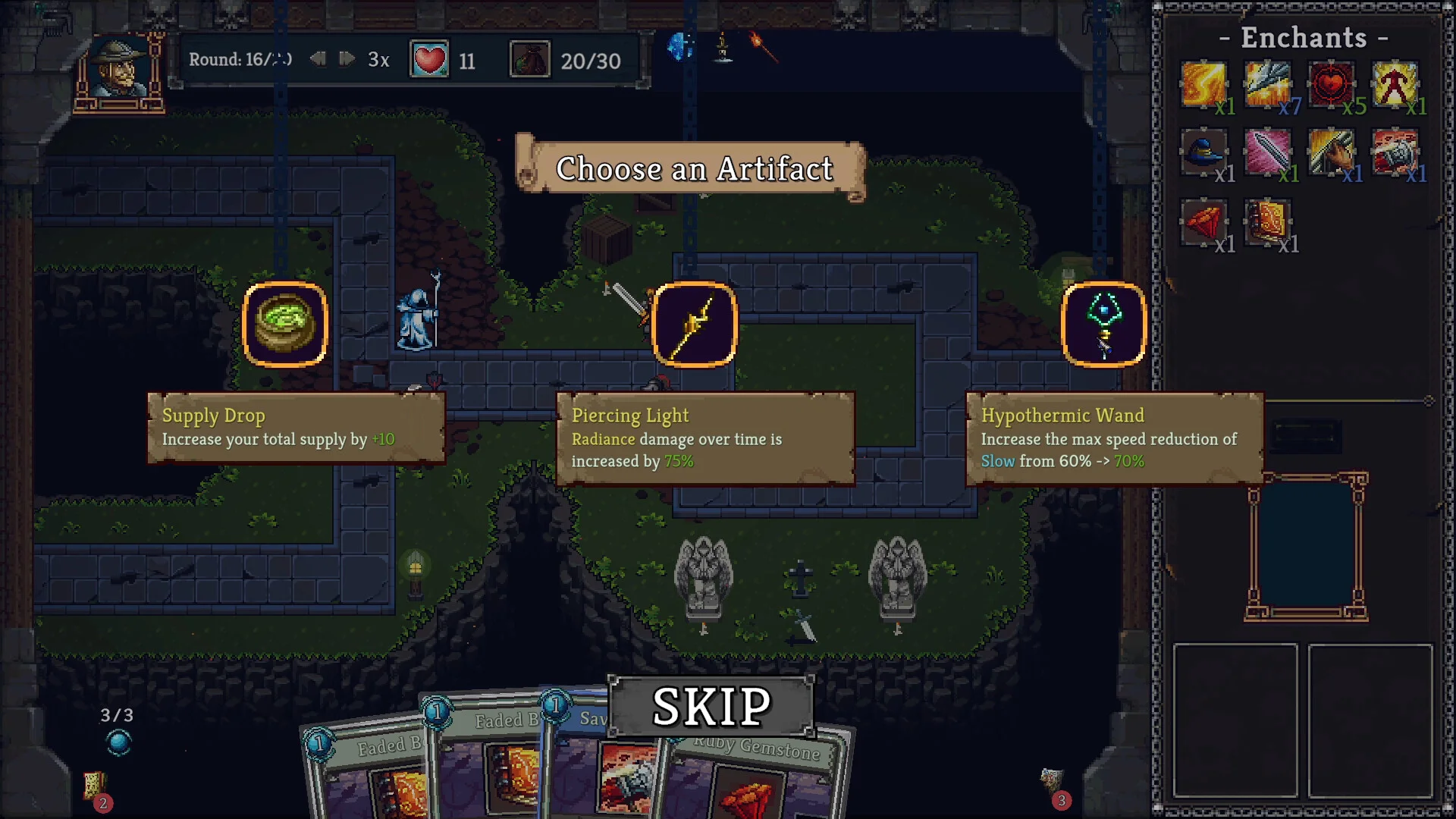Screen dimensions: 1456x819
Task: Open the discard pile icon
Action: tap(1052, 783)
